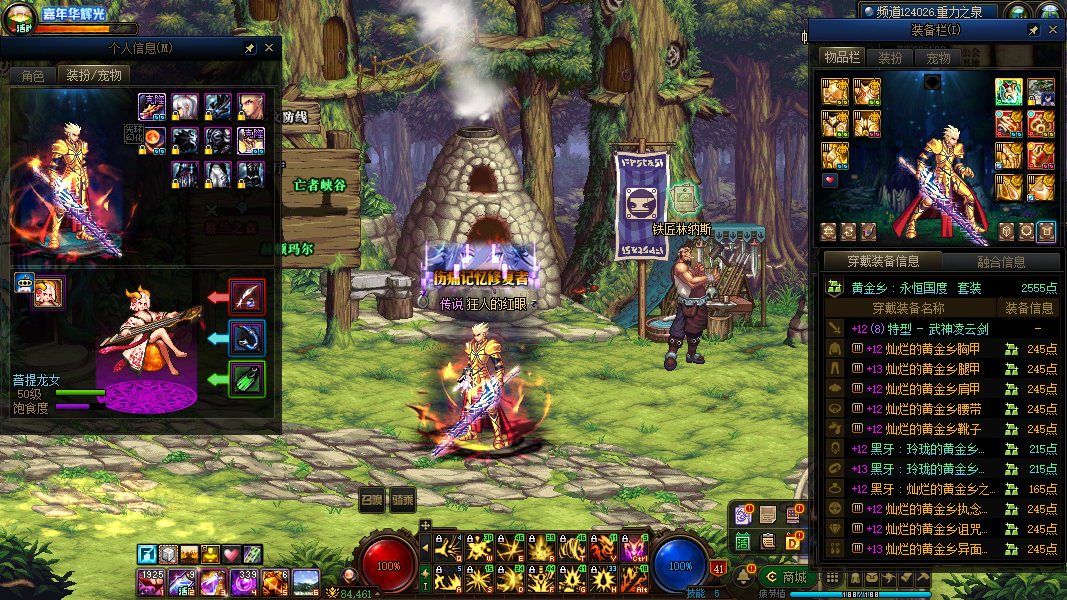
Task: Select the 穿戴装备信息 equipped gear info tab
Action: point(882,262)
